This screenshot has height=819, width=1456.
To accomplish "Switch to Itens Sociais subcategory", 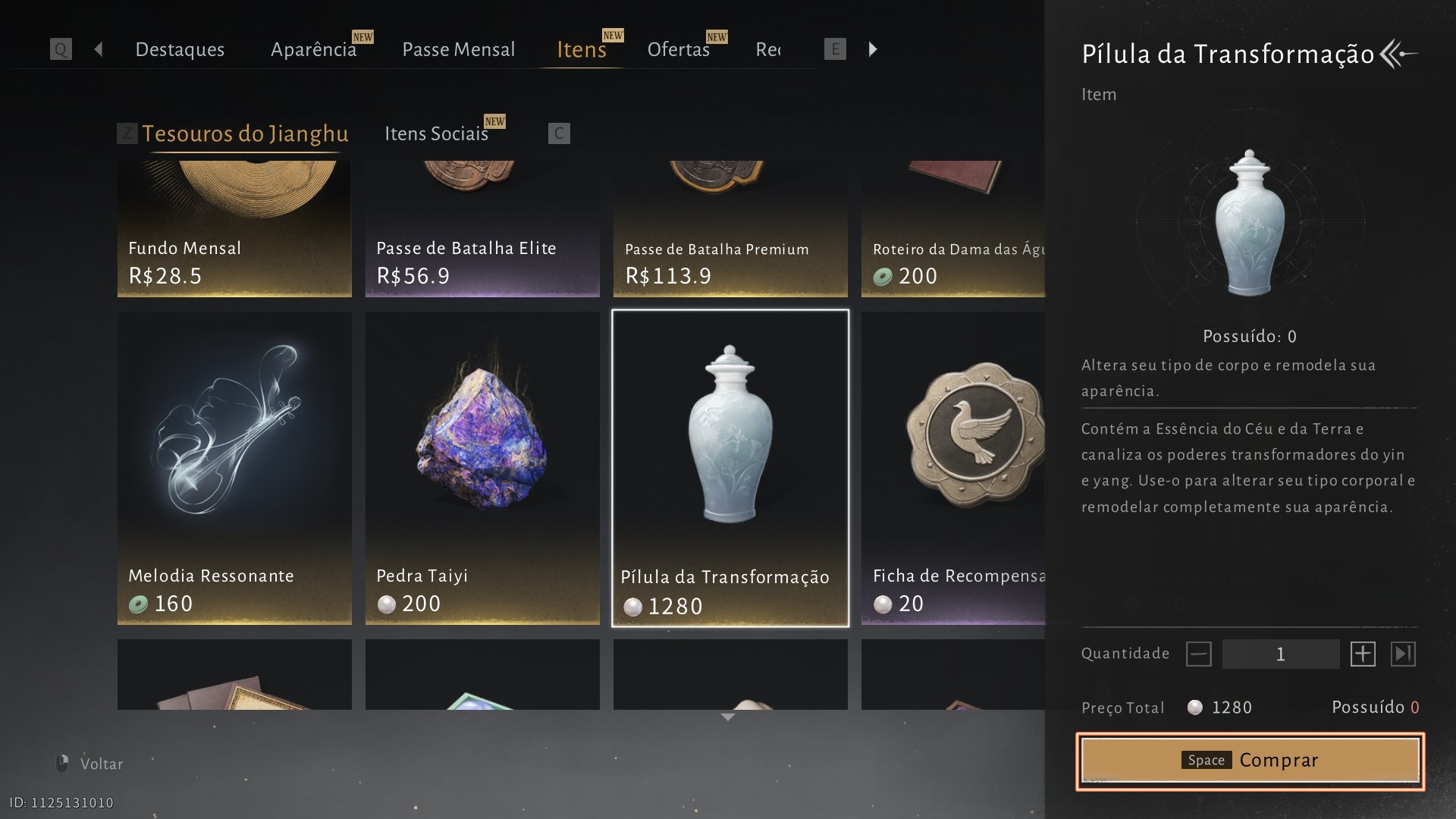I will pyautogui.click(x=436, y=133).
